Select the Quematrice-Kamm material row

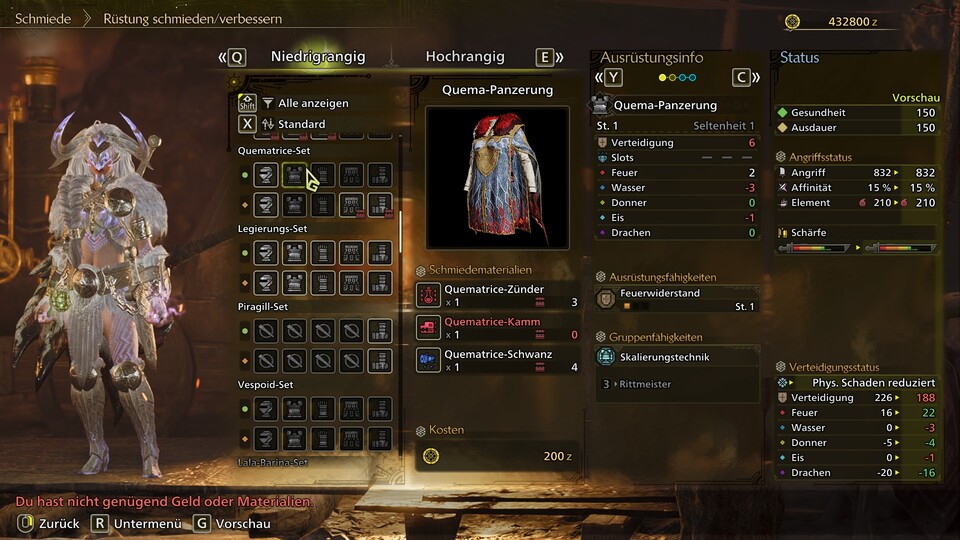pos(498,328)
